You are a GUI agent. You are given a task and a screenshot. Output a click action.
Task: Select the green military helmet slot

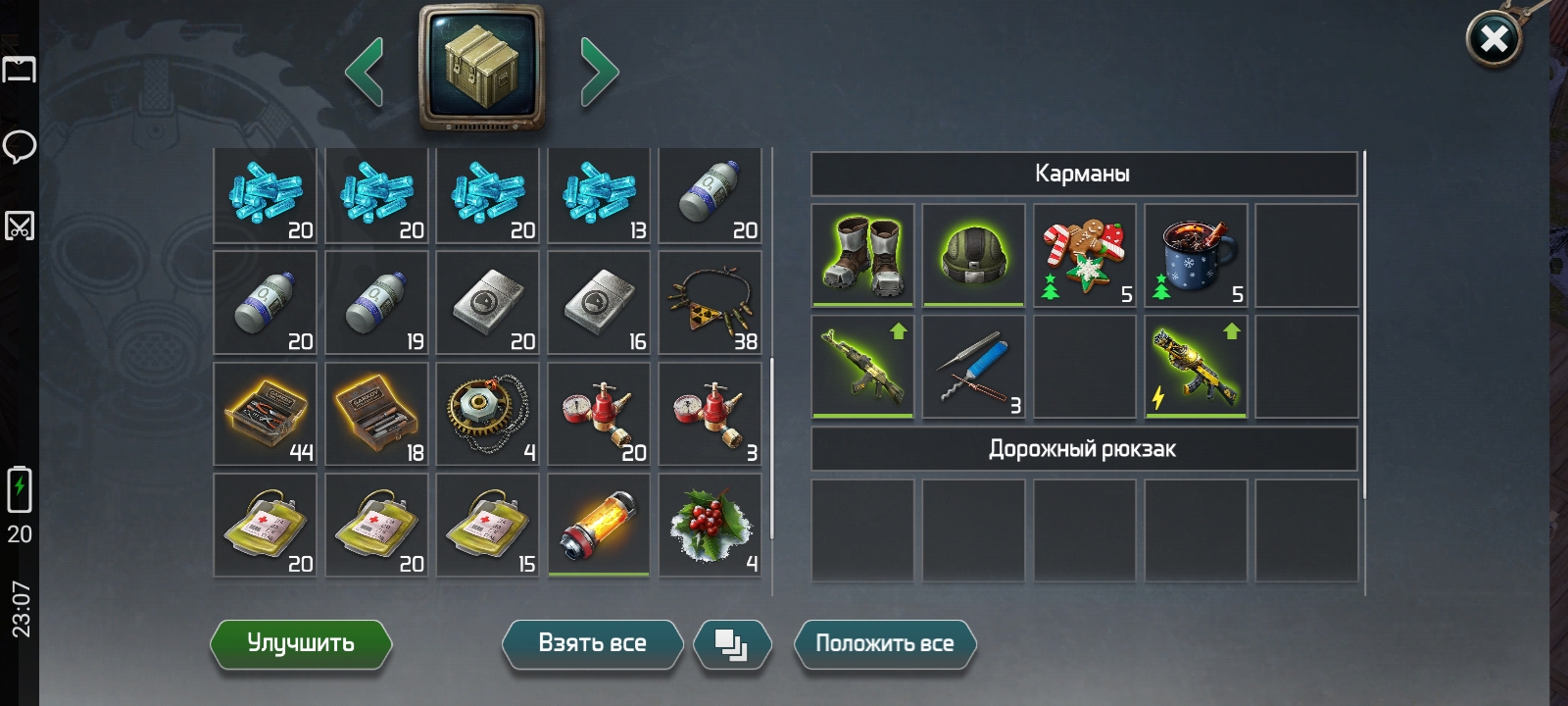[x=974, y=255]
